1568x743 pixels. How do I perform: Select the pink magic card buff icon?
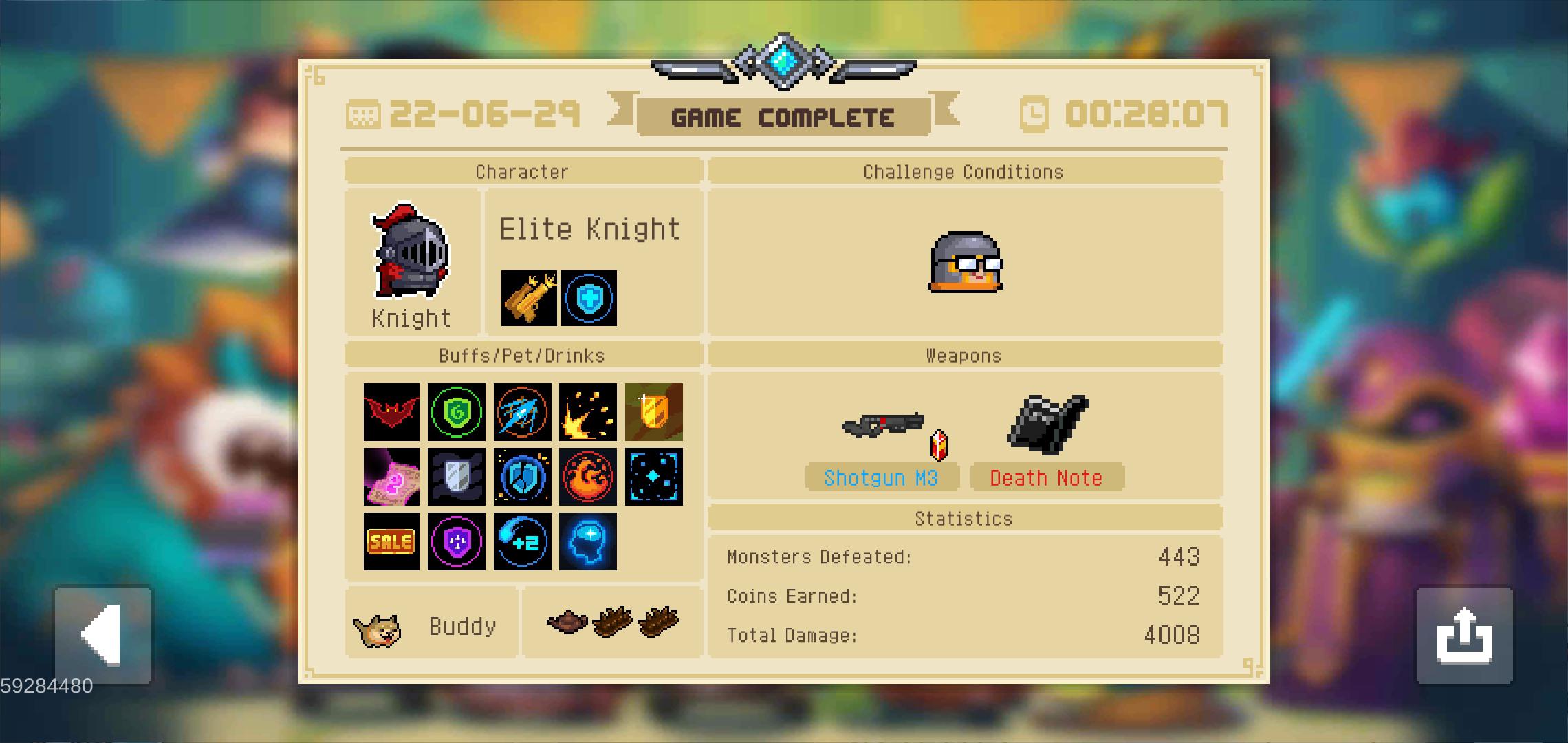391,478
